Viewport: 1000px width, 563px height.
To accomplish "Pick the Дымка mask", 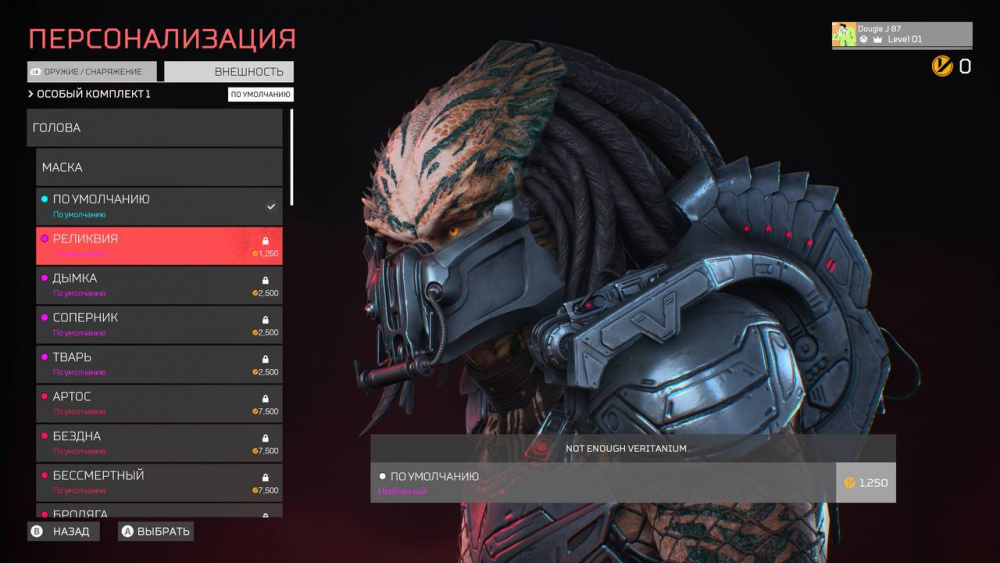I will [x=160, y=285].
